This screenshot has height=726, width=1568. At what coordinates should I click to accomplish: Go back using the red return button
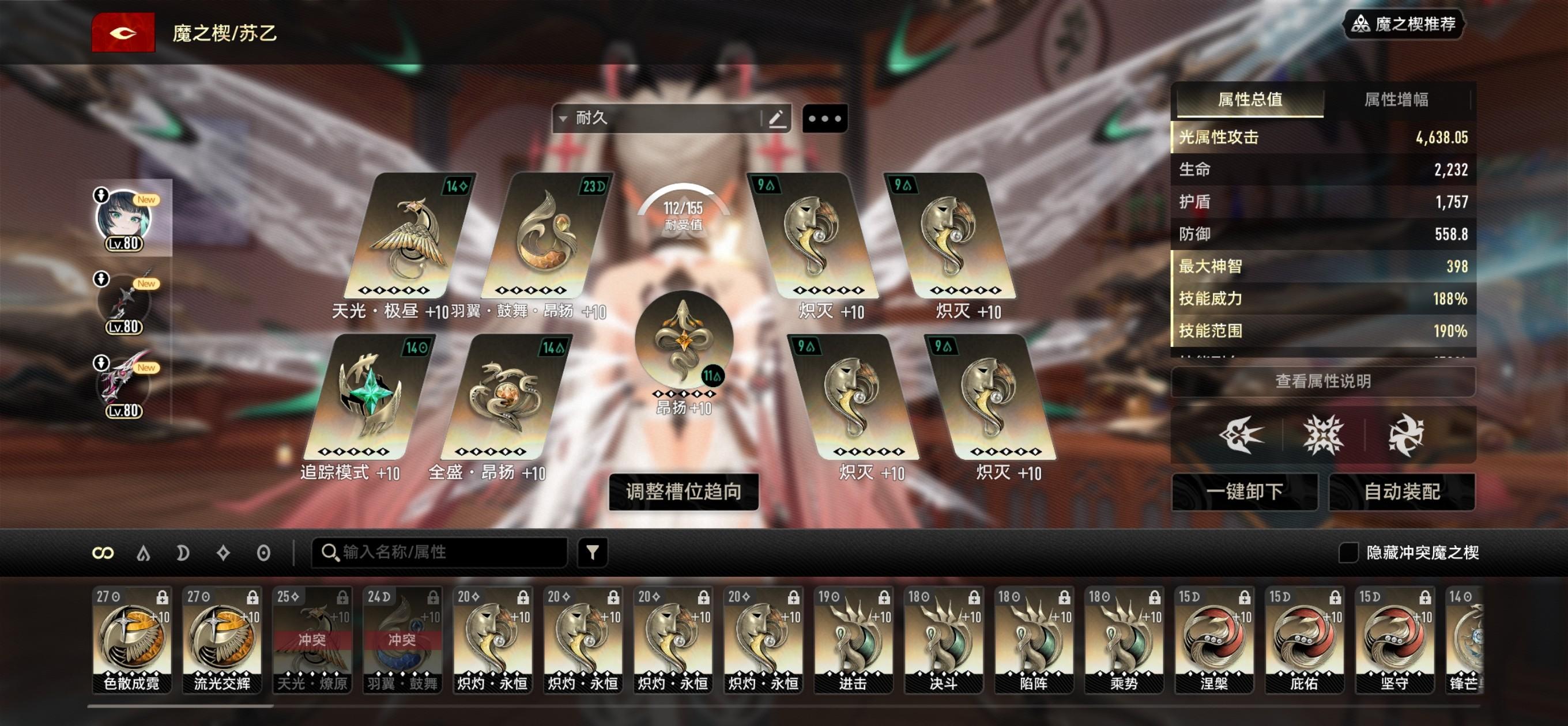(123, 33)
